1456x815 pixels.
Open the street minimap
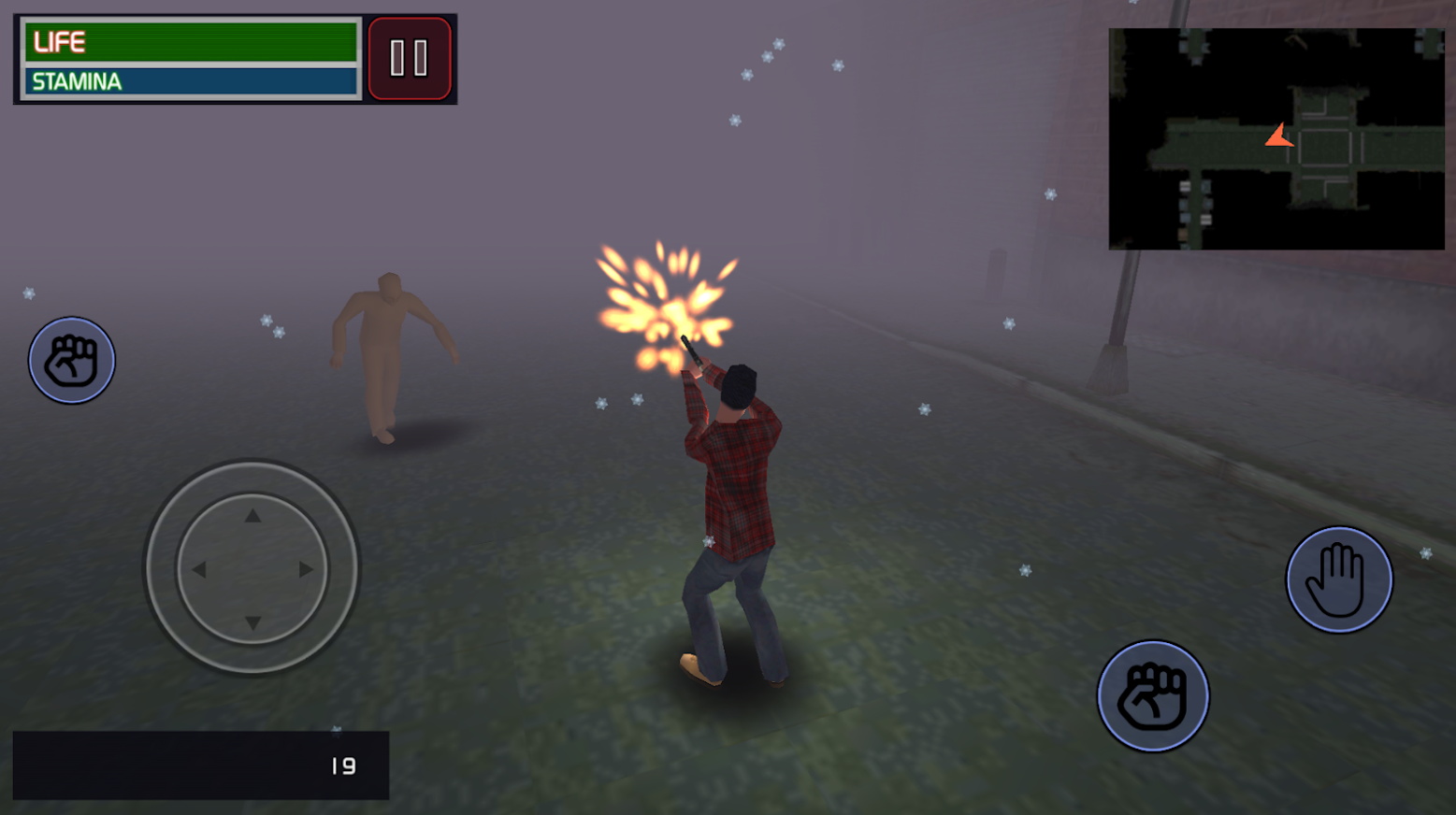point(1276,138)
